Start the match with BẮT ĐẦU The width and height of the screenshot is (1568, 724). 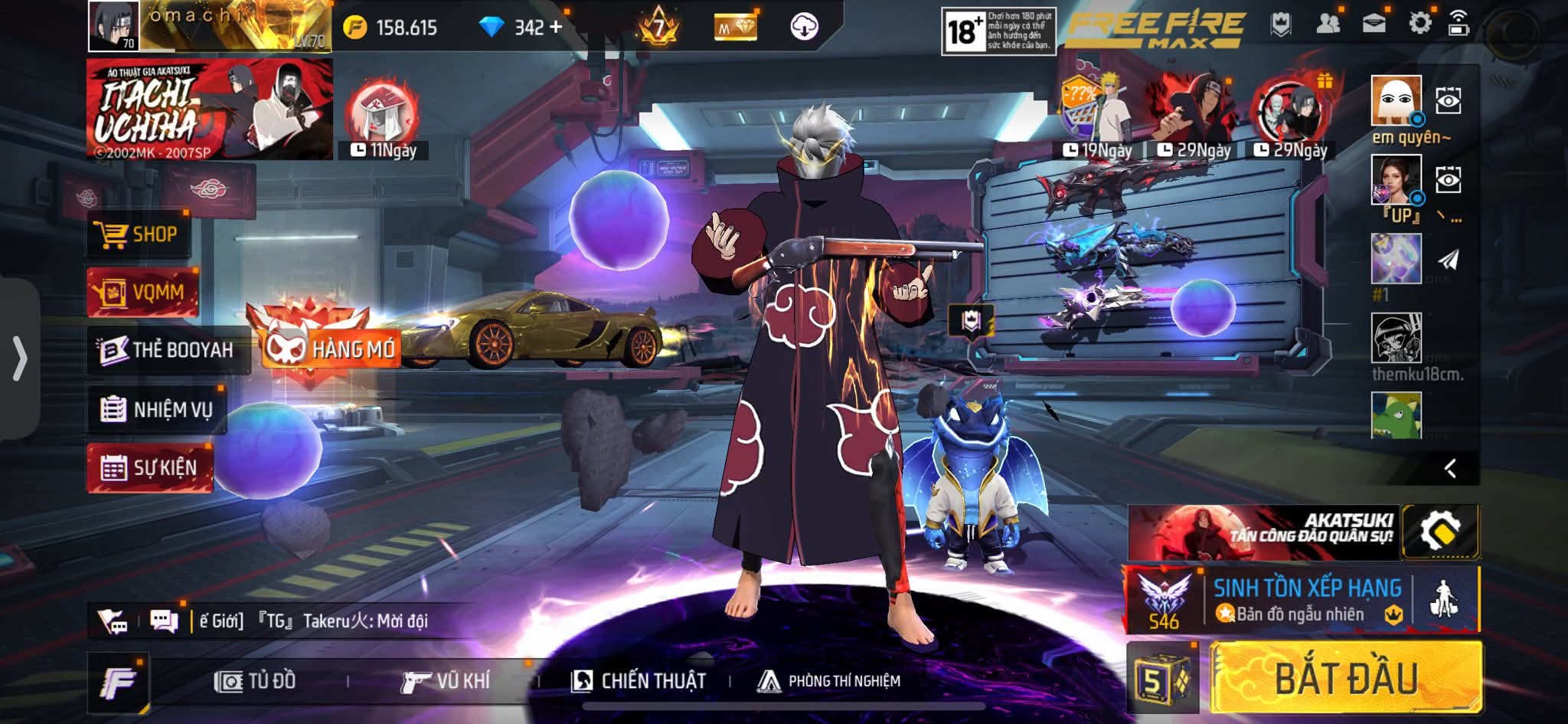1346,679
